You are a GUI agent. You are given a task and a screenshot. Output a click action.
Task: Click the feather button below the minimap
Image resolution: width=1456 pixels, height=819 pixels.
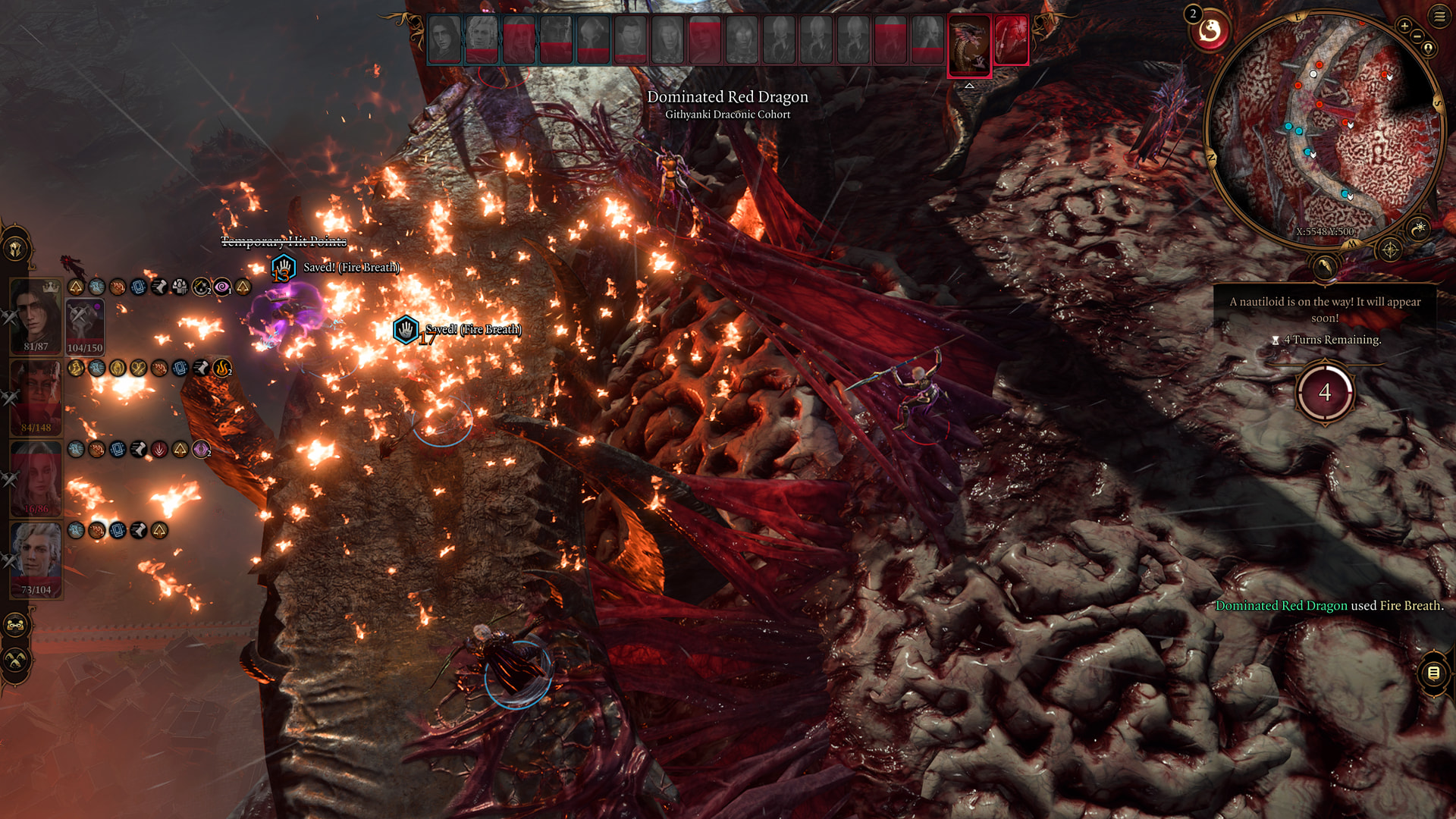tap(1324, 266)
